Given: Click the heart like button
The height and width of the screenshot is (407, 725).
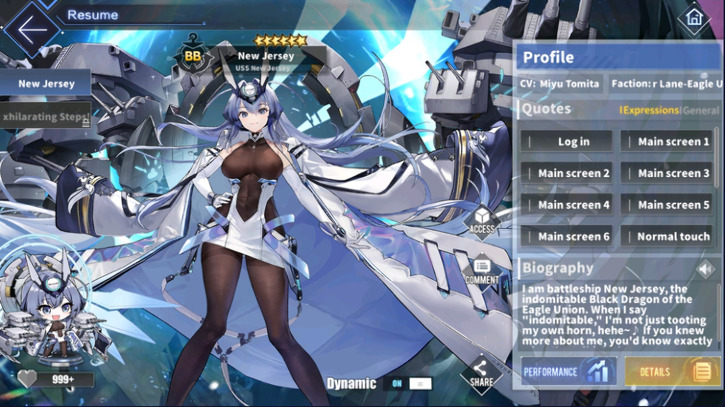Looking at the screenshot, I should (x=28, y=380).
